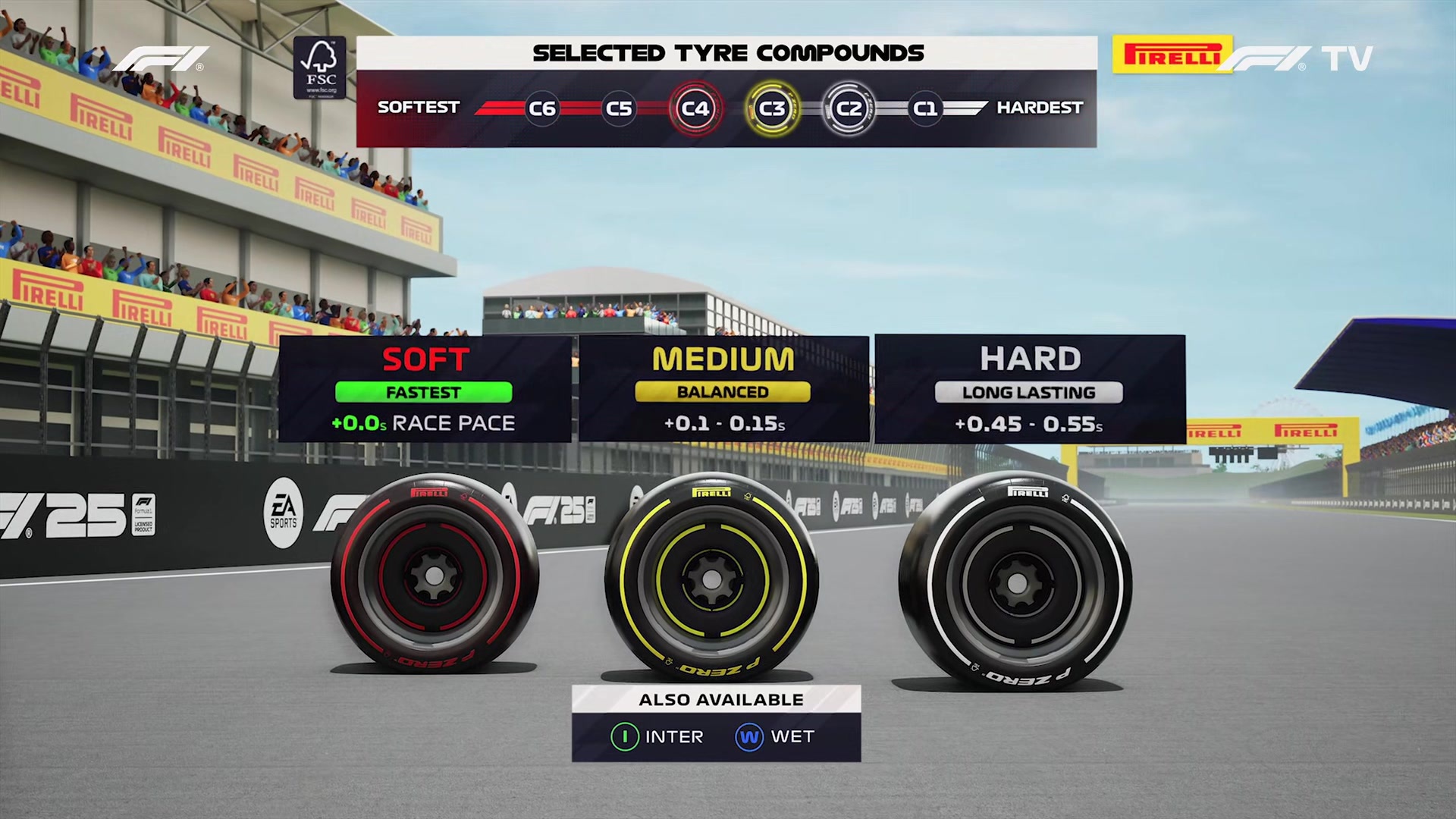
Task: Select the yellow-ringed C3 compound icon
Action: coord(772,108)
